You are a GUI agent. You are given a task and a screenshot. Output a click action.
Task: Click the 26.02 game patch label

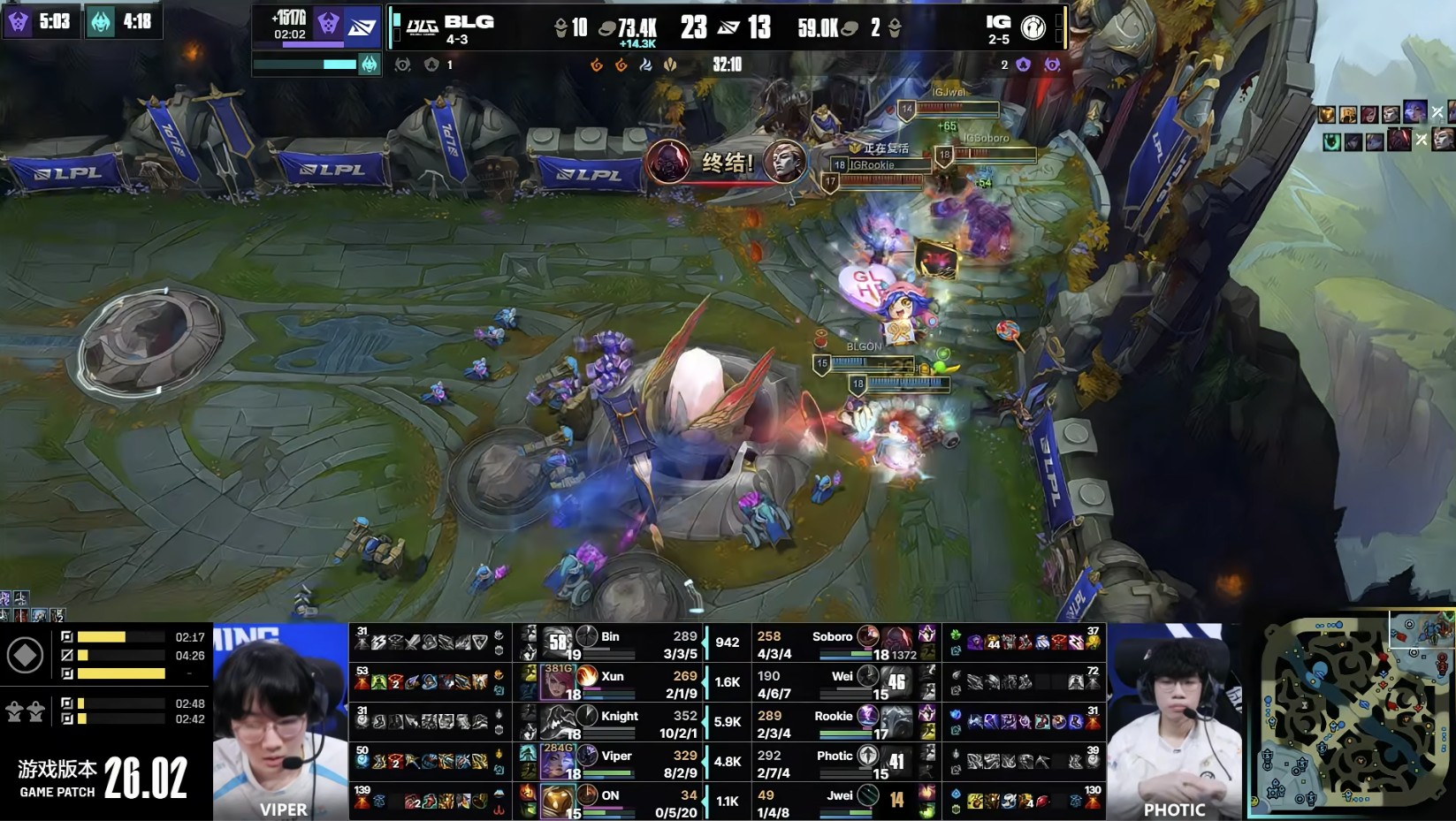coord(146,778)
